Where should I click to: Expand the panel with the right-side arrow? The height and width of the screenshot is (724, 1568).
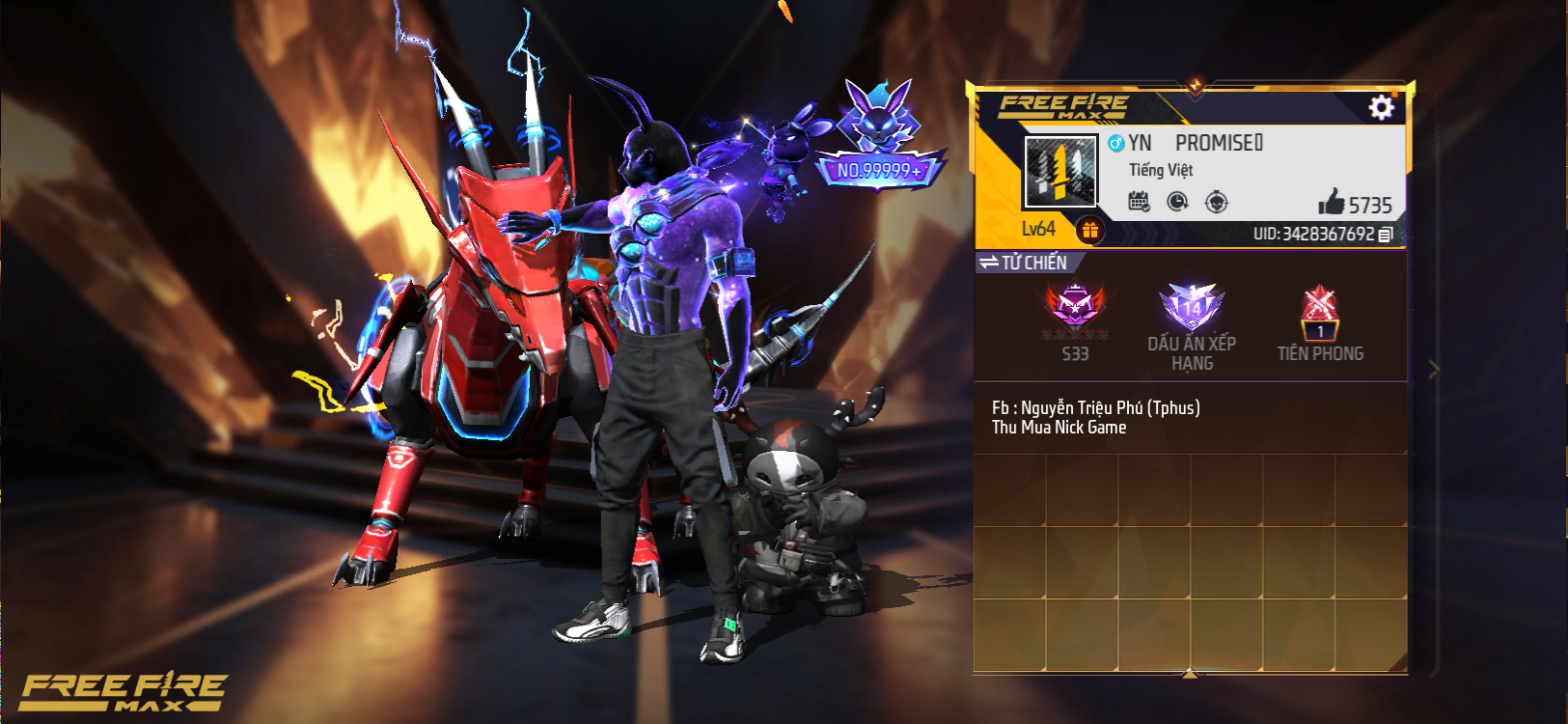1434,369
